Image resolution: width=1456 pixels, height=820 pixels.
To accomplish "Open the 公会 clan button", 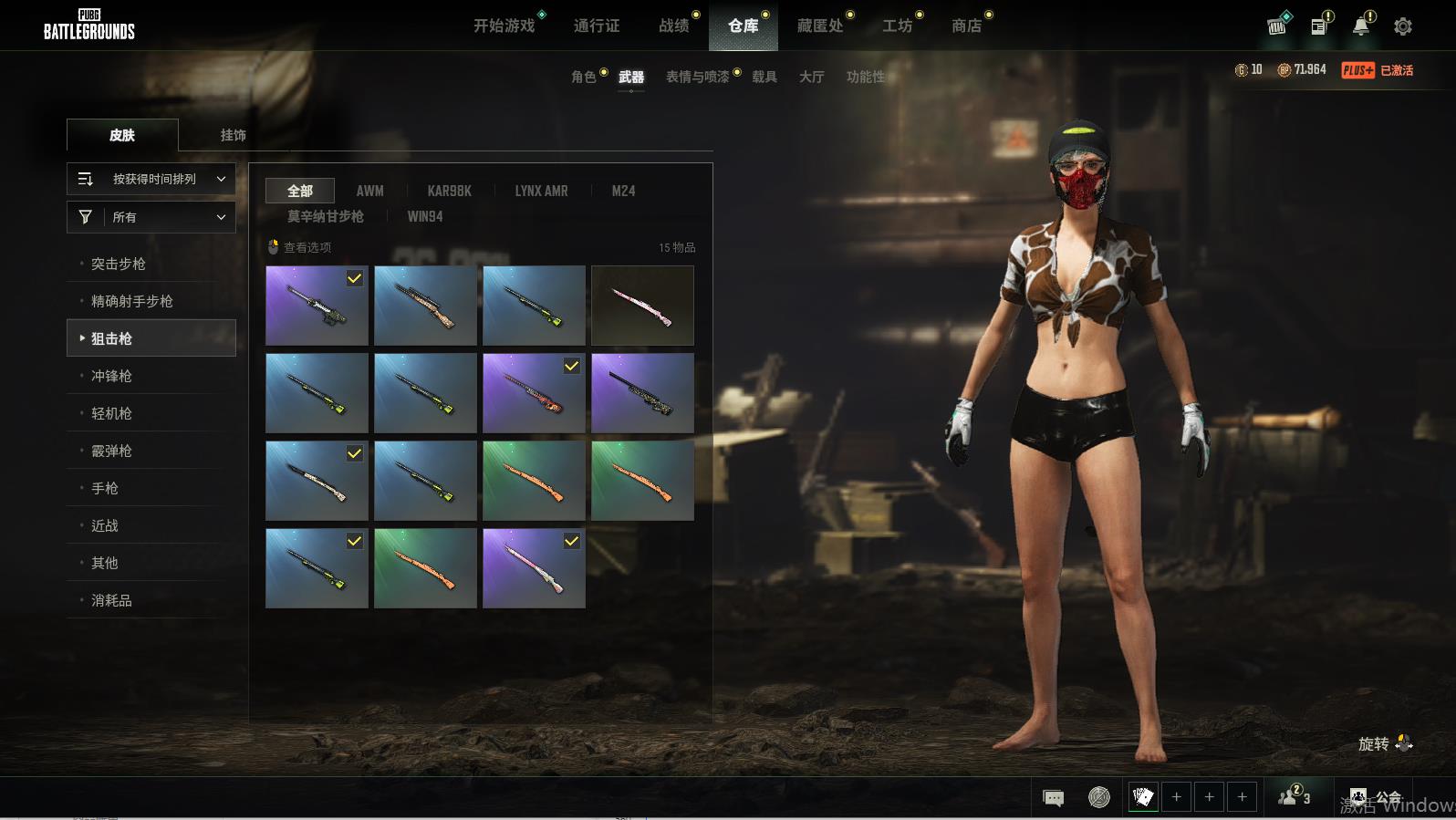I will (x=1376, y=798).
